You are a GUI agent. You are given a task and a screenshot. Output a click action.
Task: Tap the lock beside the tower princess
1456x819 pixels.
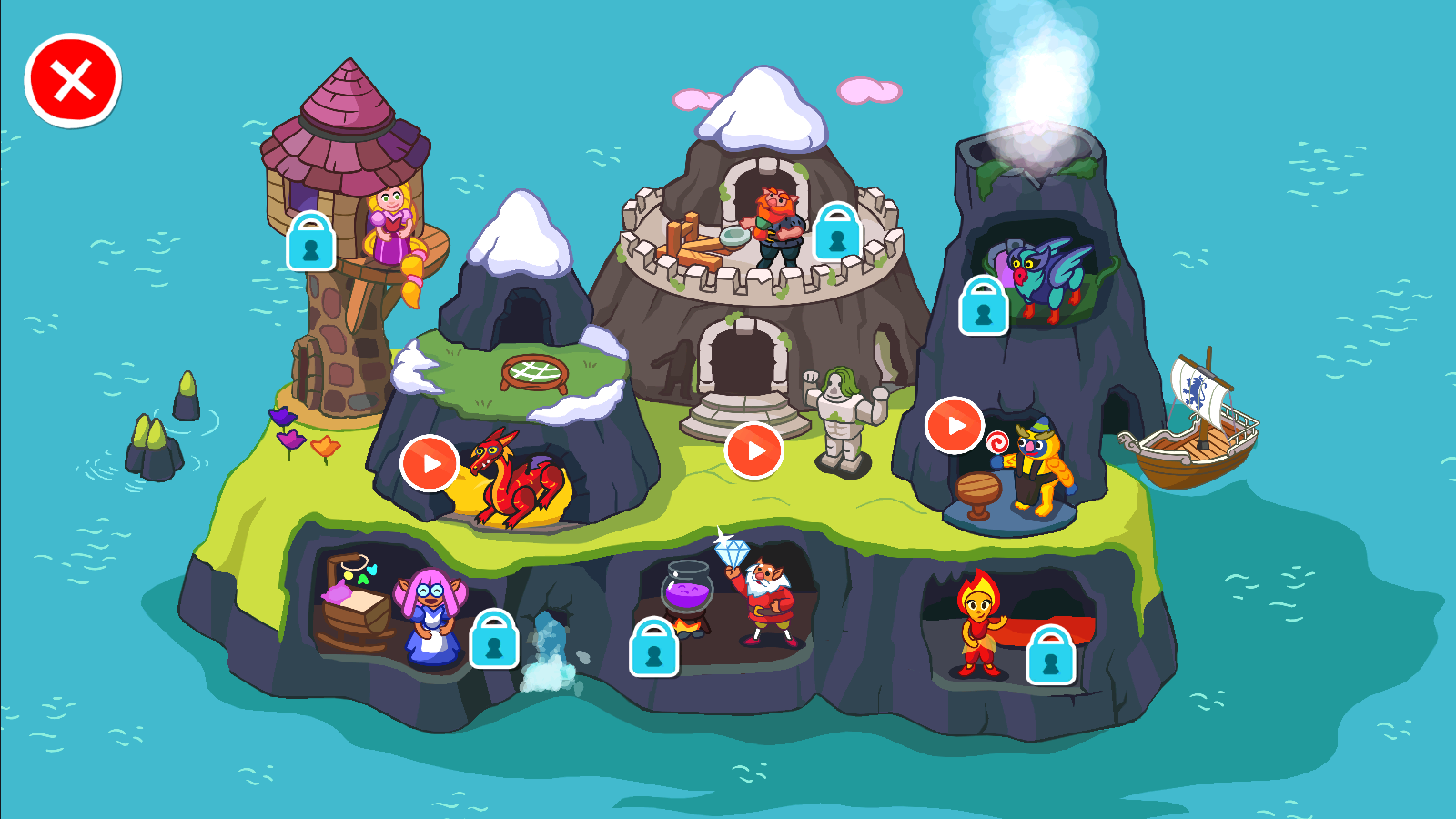click(x=311, y=242)
